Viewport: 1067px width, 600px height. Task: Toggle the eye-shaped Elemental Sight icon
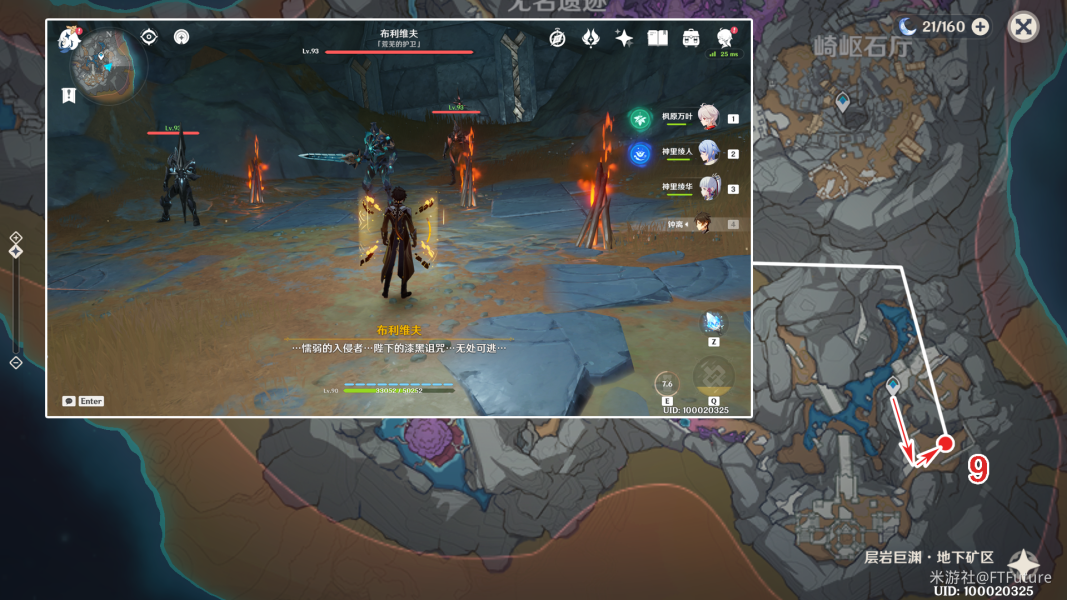click(x=149, y=37)
